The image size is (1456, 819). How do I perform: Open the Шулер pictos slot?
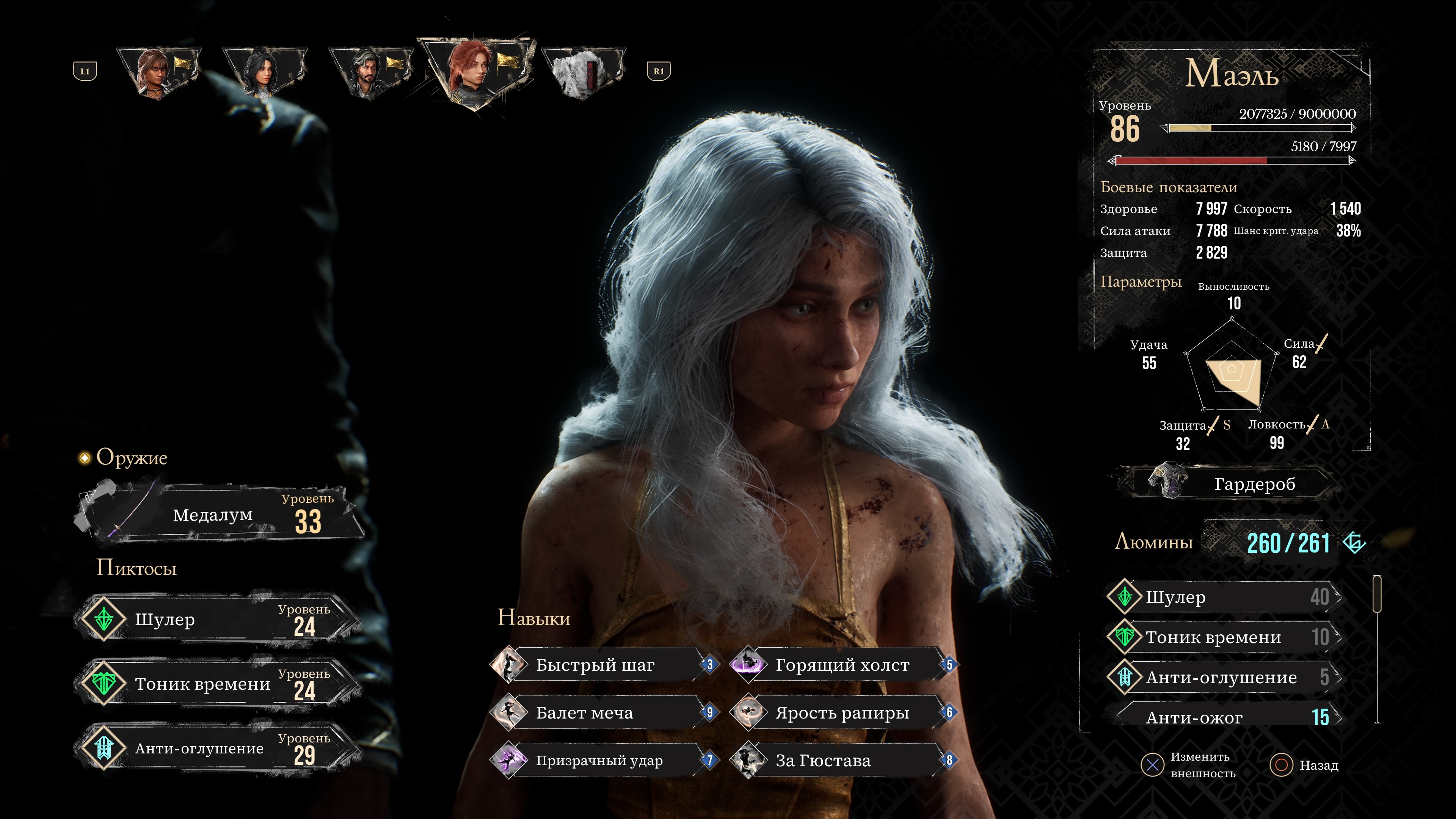click(x=218, y=620)
